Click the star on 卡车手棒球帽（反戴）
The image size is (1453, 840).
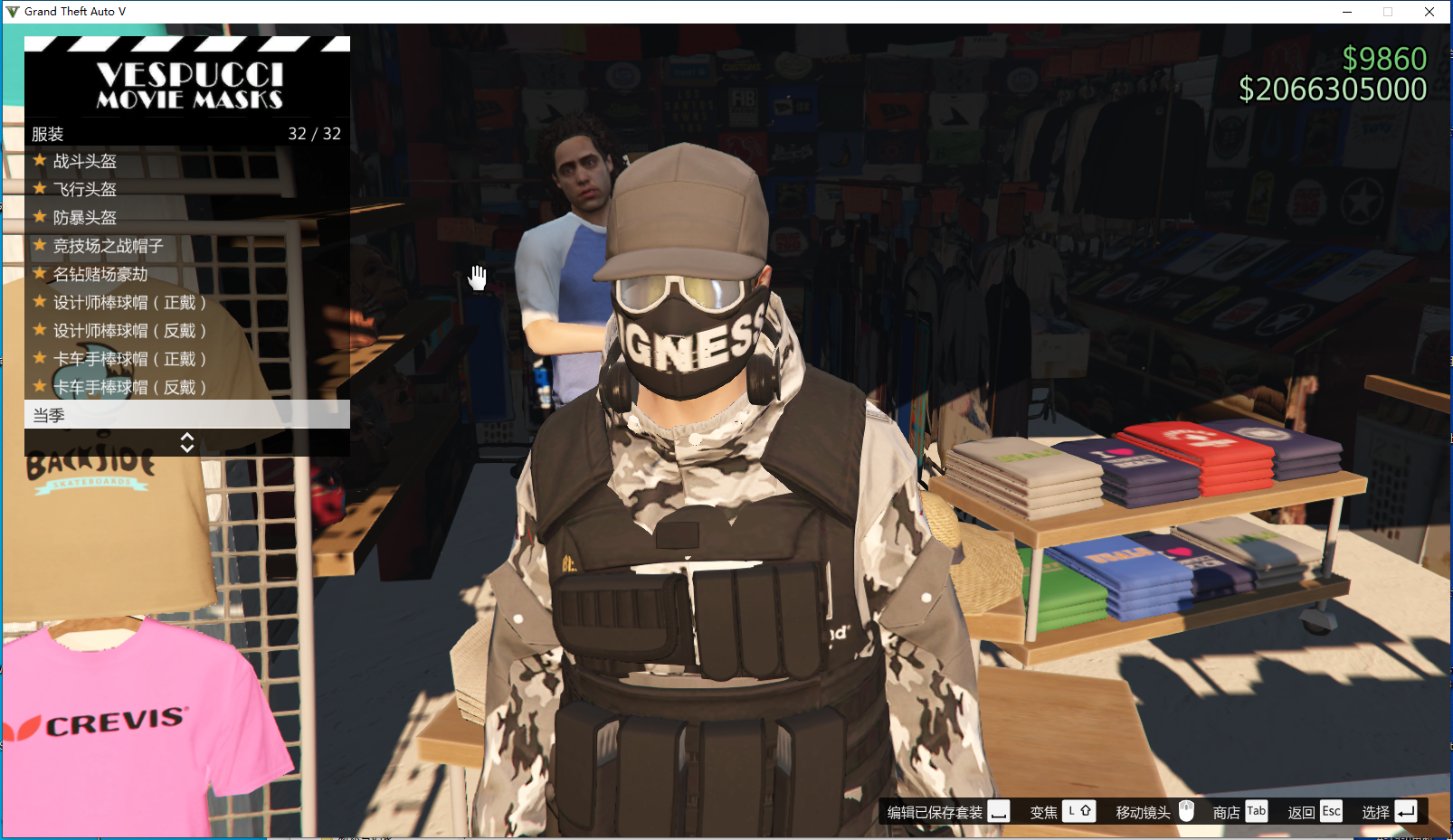point(38,386)
